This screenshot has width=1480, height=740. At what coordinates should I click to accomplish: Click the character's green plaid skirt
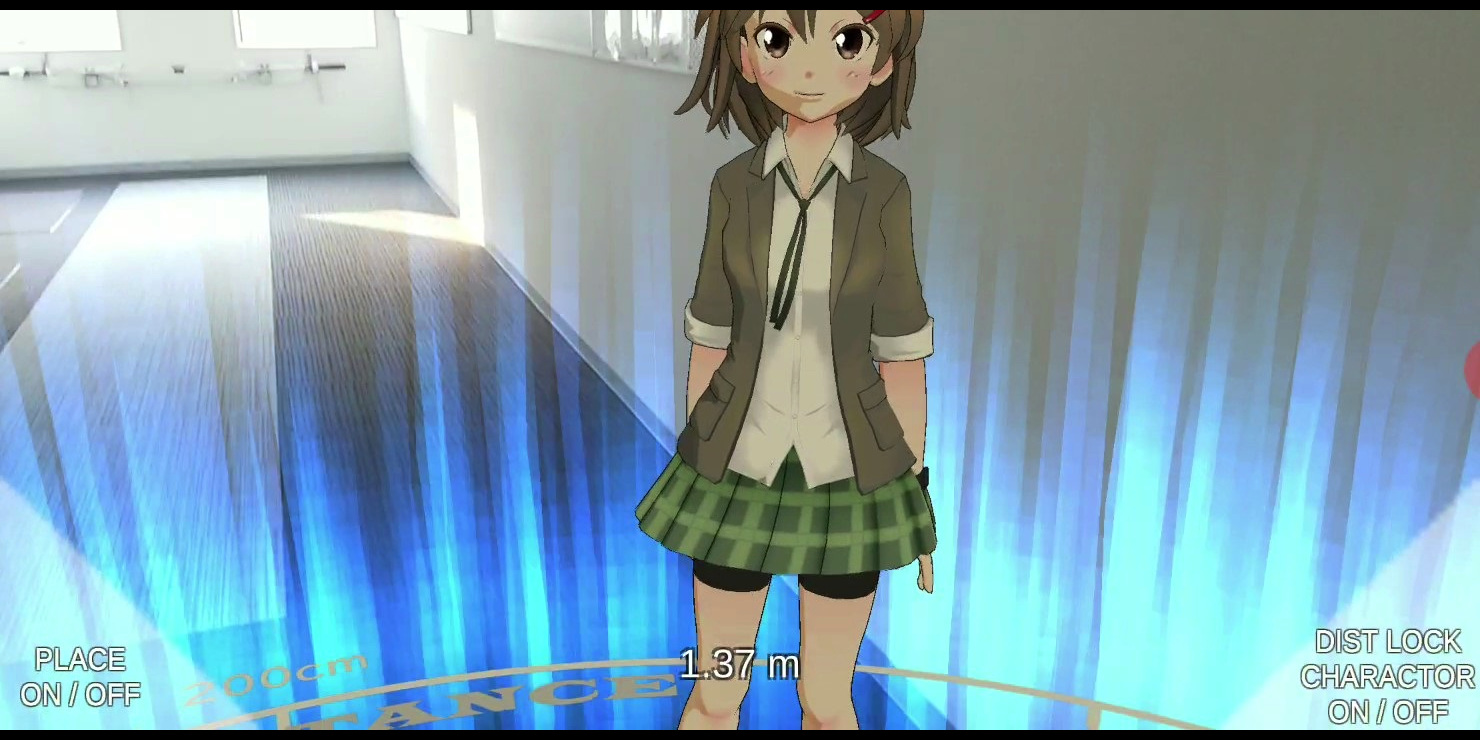(795, 520)
